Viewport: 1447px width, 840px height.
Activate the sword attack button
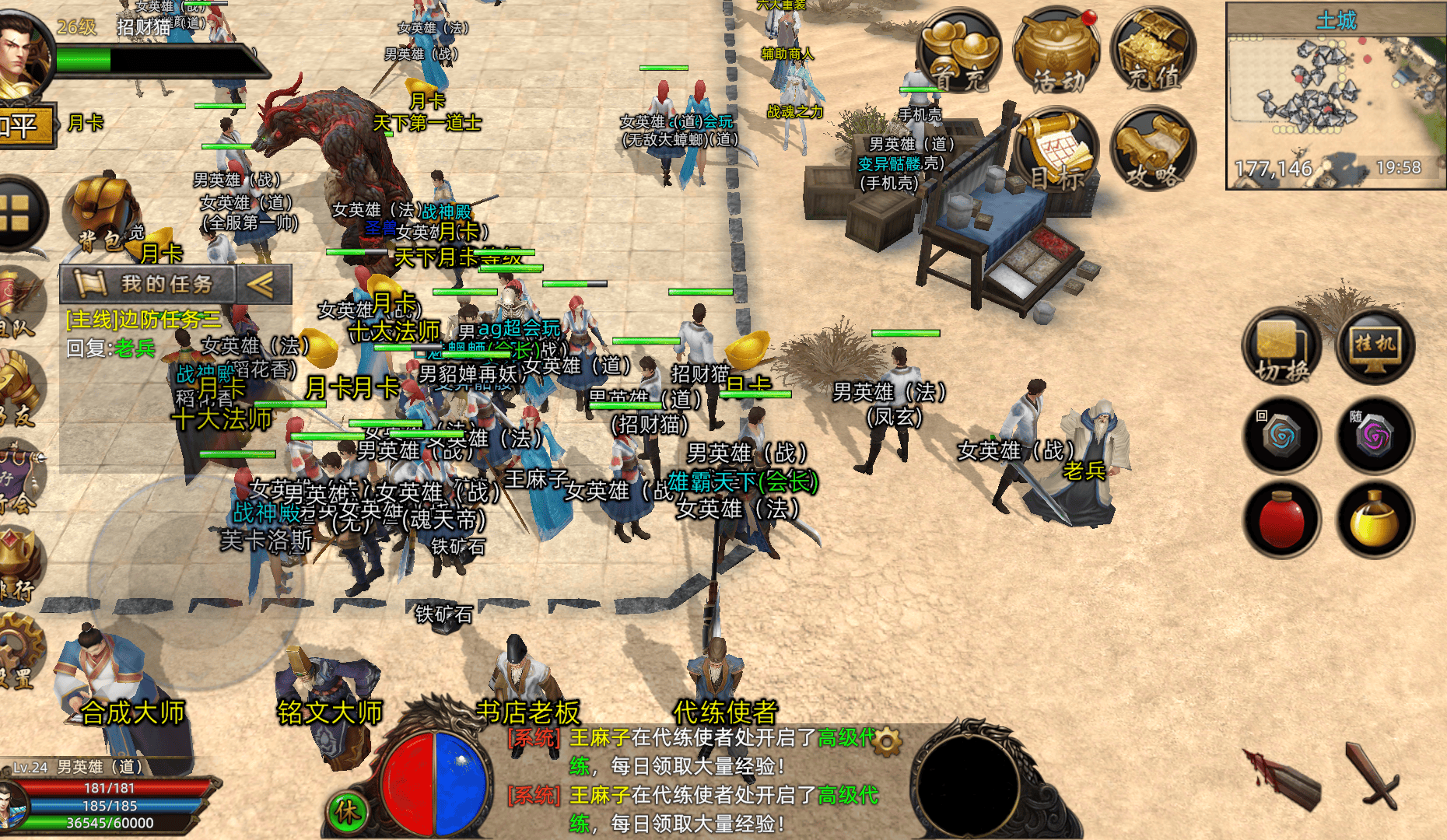[x=1375, y=774]
